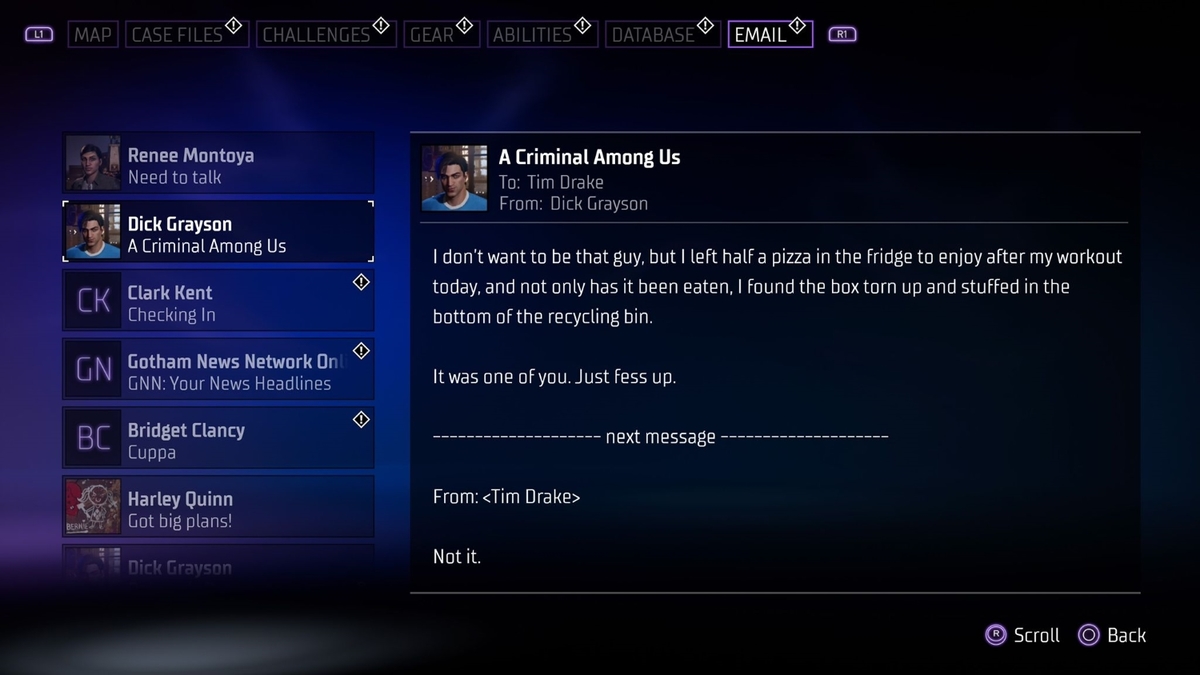Viewport: 1200px width, 675px height.
Task: Choose Bridget Clancy's Cuppa email
Action: pos(218,440)
